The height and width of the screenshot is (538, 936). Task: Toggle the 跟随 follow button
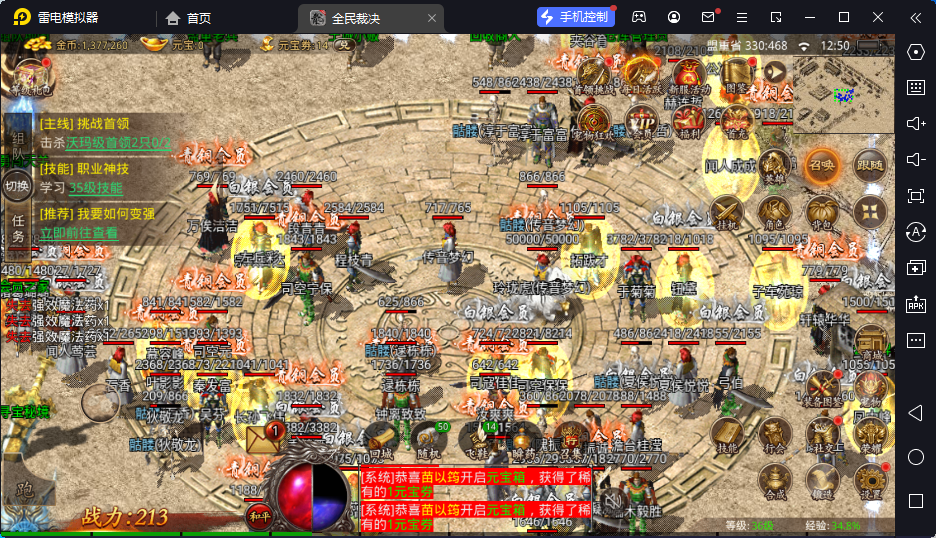point(870,165)
